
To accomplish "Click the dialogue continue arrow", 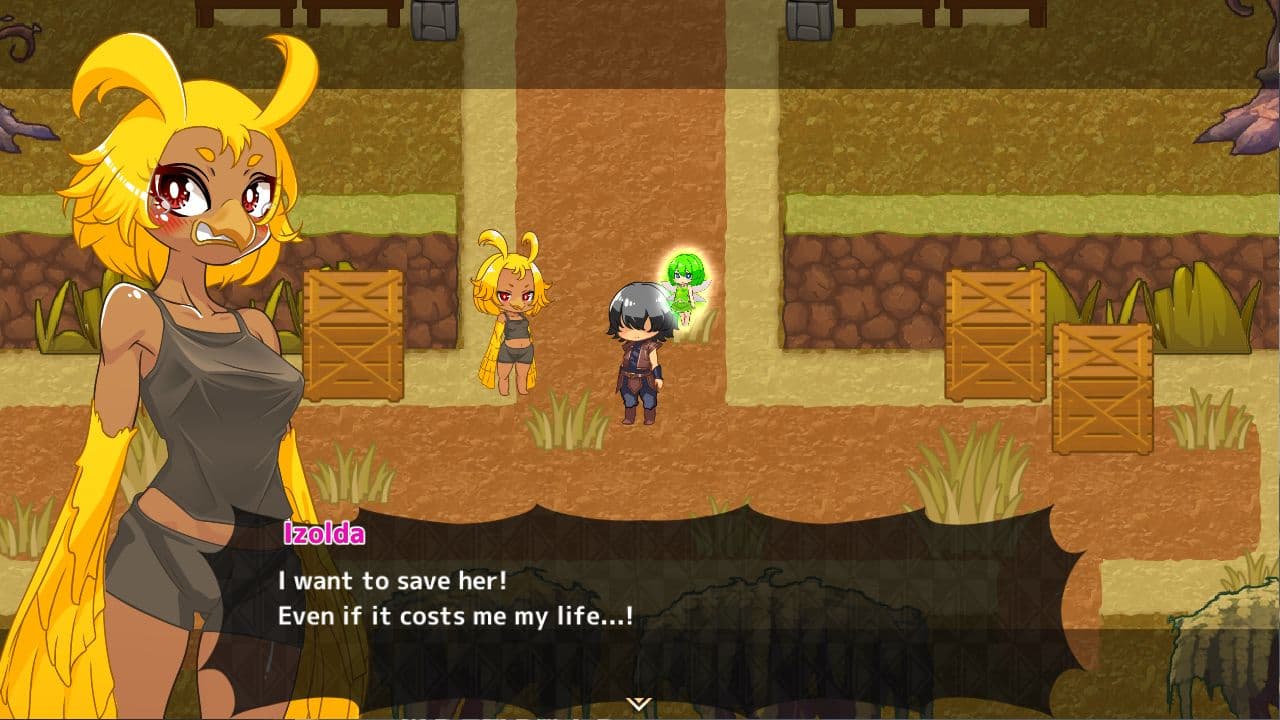I will (639, 704).
